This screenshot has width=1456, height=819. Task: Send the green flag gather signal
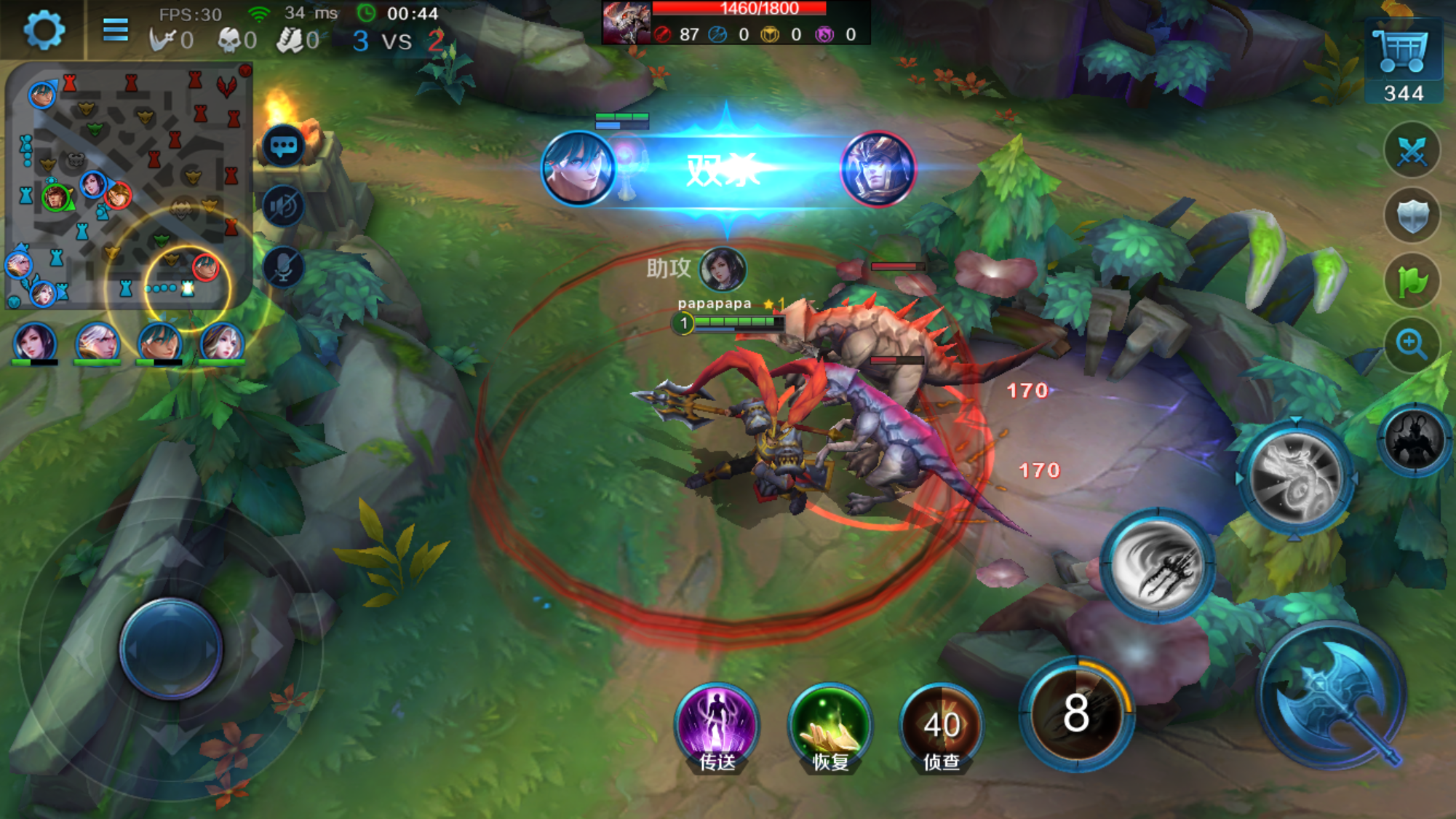click(x=1412, y=280)
